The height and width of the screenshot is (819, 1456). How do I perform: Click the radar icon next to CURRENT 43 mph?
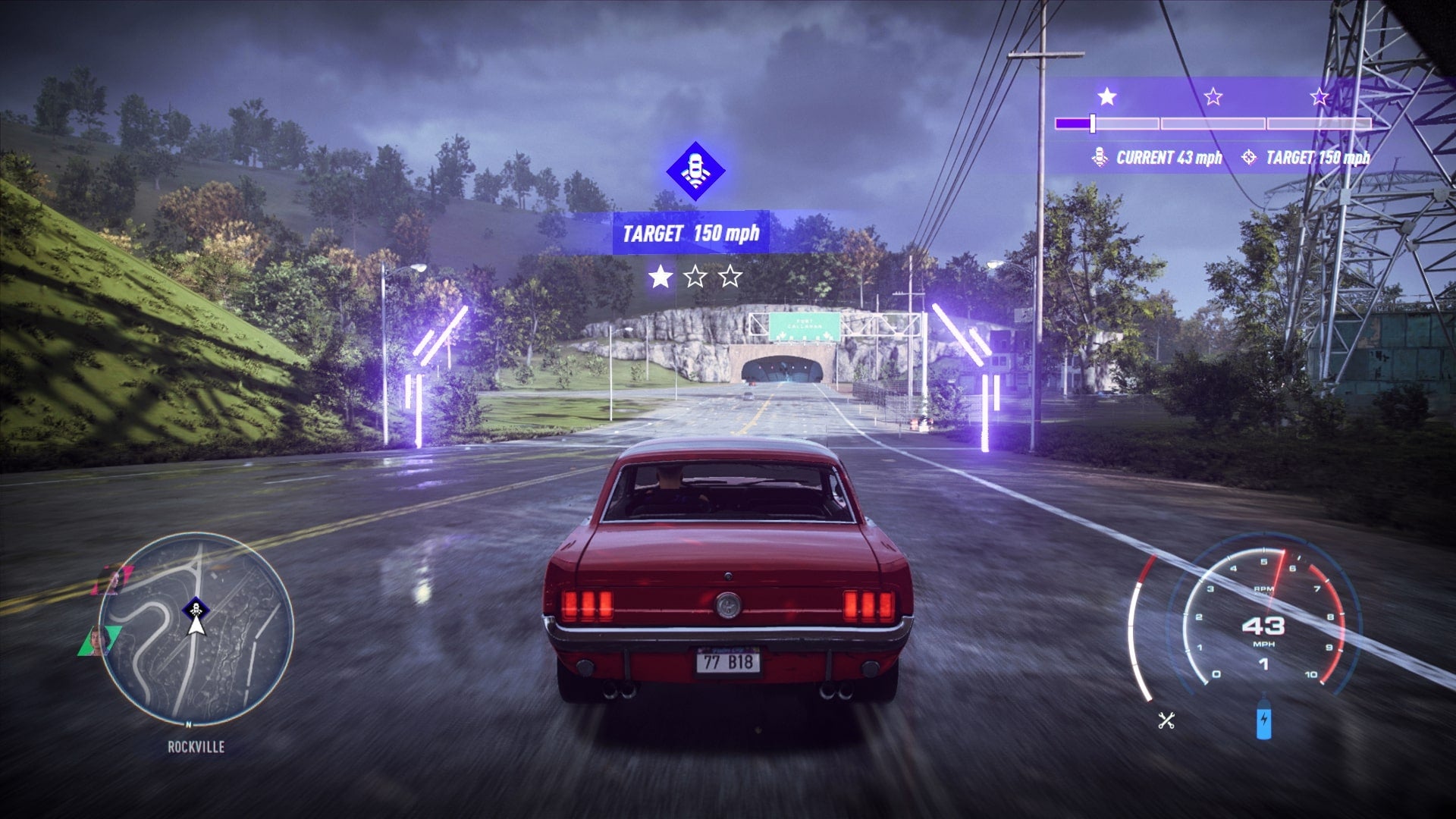pos(1100,157)
